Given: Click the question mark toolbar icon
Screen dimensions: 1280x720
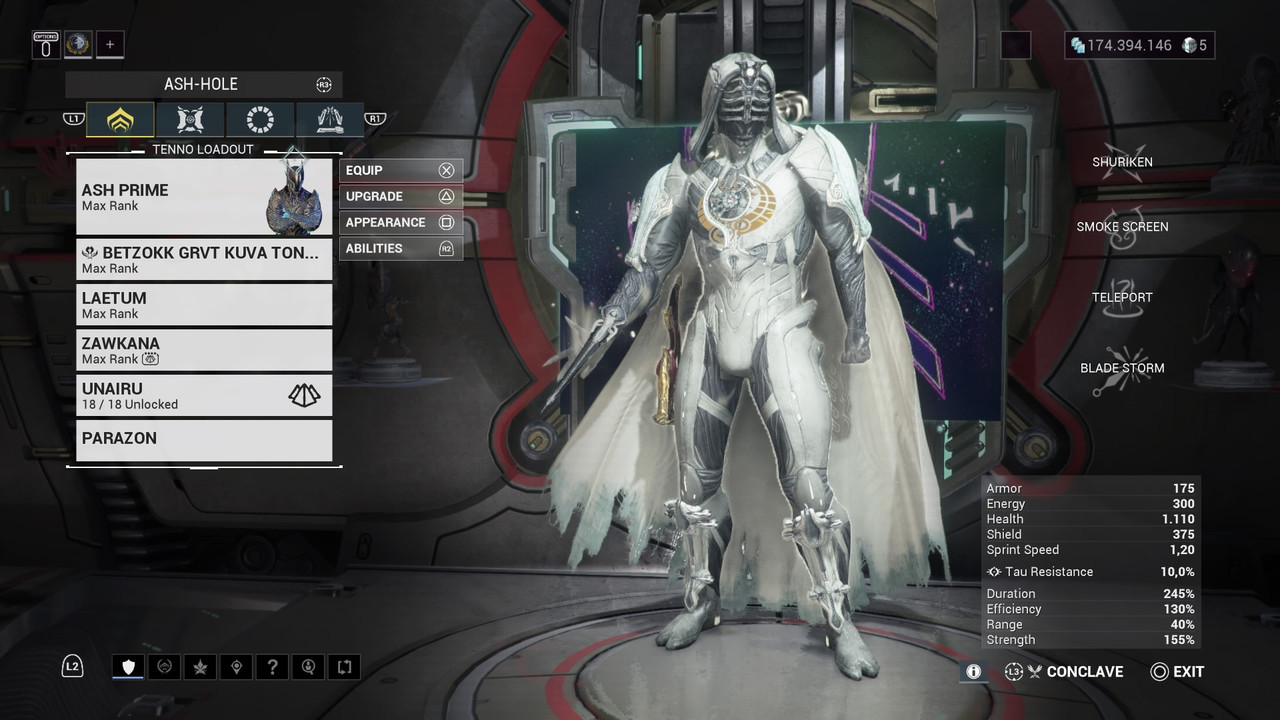Looking at the screenshot, I should (272, 667).
